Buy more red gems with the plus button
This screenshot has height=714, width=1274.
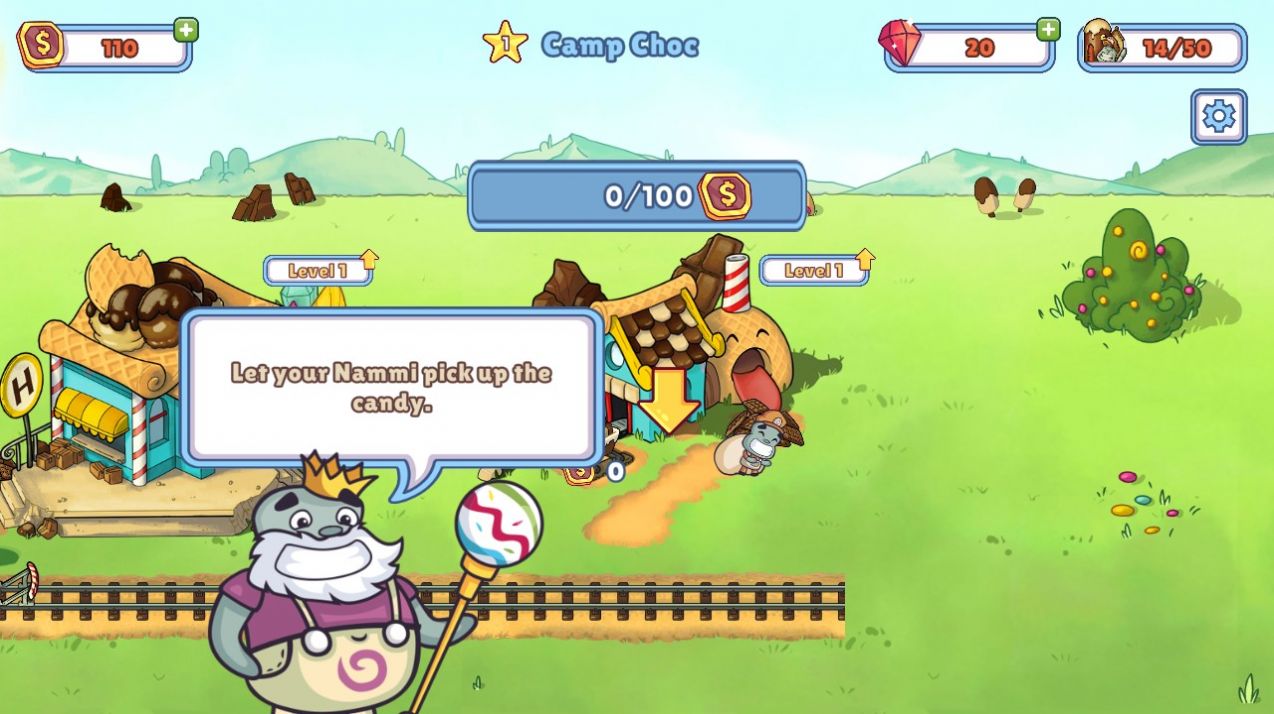point(1047,30)
